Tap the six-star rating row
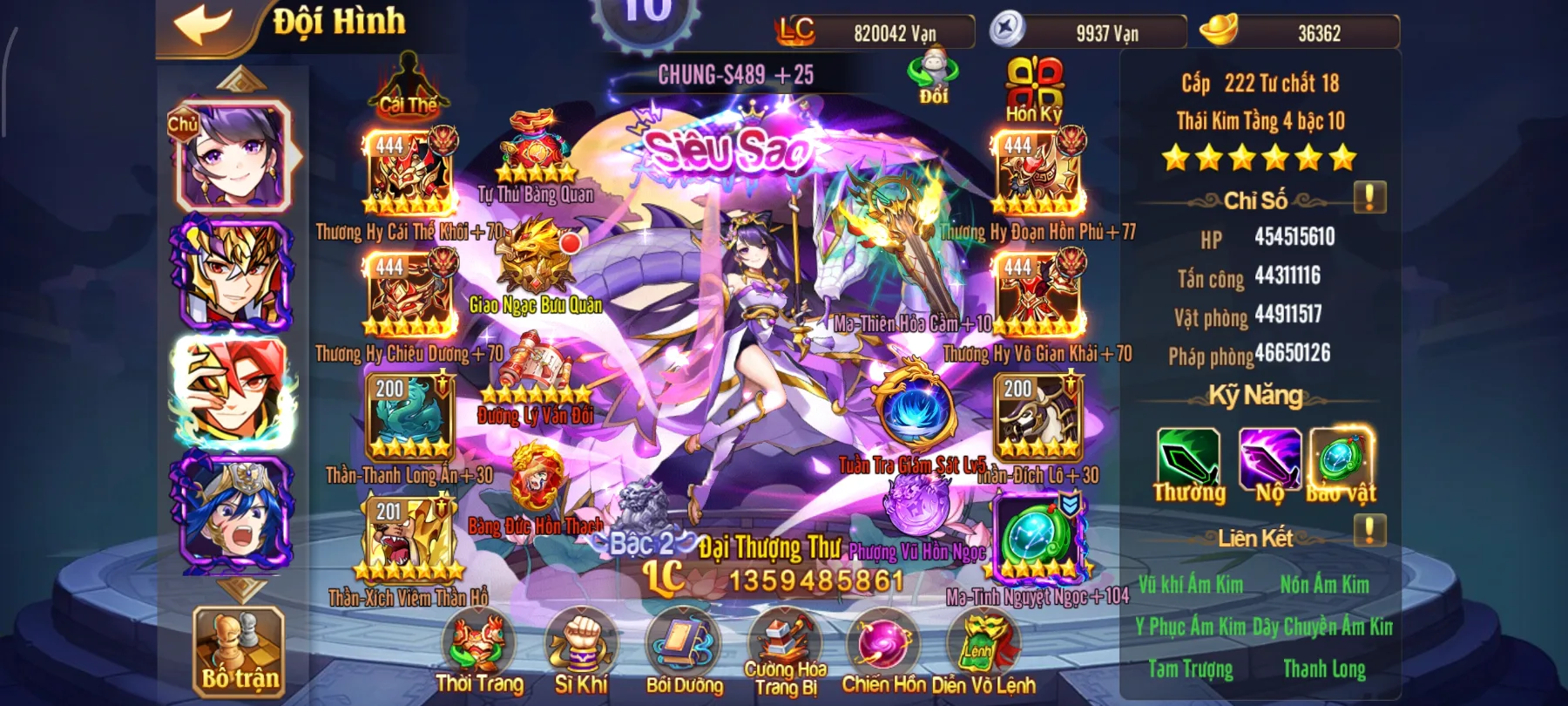 [x=1260, y=158]
